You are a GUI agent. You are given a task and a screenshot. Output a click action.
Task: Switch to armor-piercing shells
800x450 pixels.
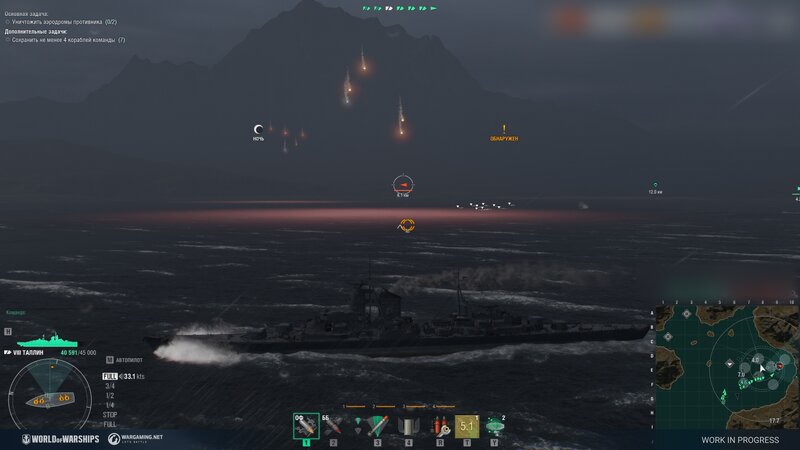332,425
